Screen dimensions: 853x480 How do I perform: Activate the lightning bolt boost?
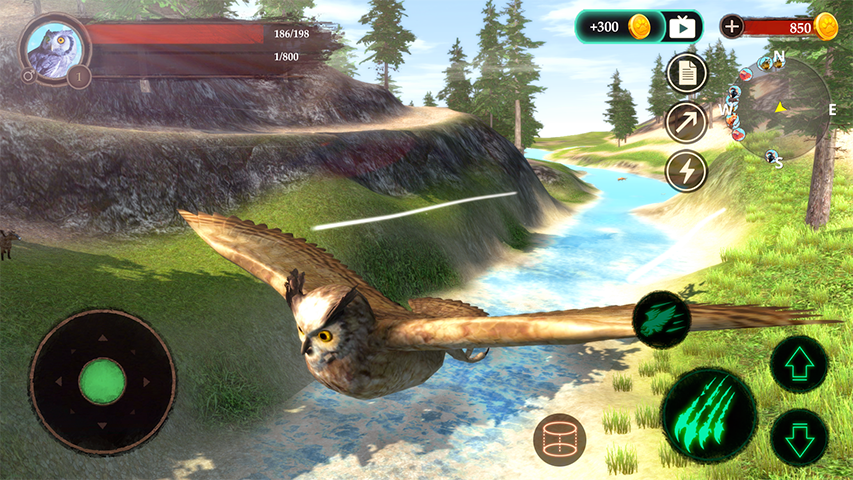click(686, 170)
